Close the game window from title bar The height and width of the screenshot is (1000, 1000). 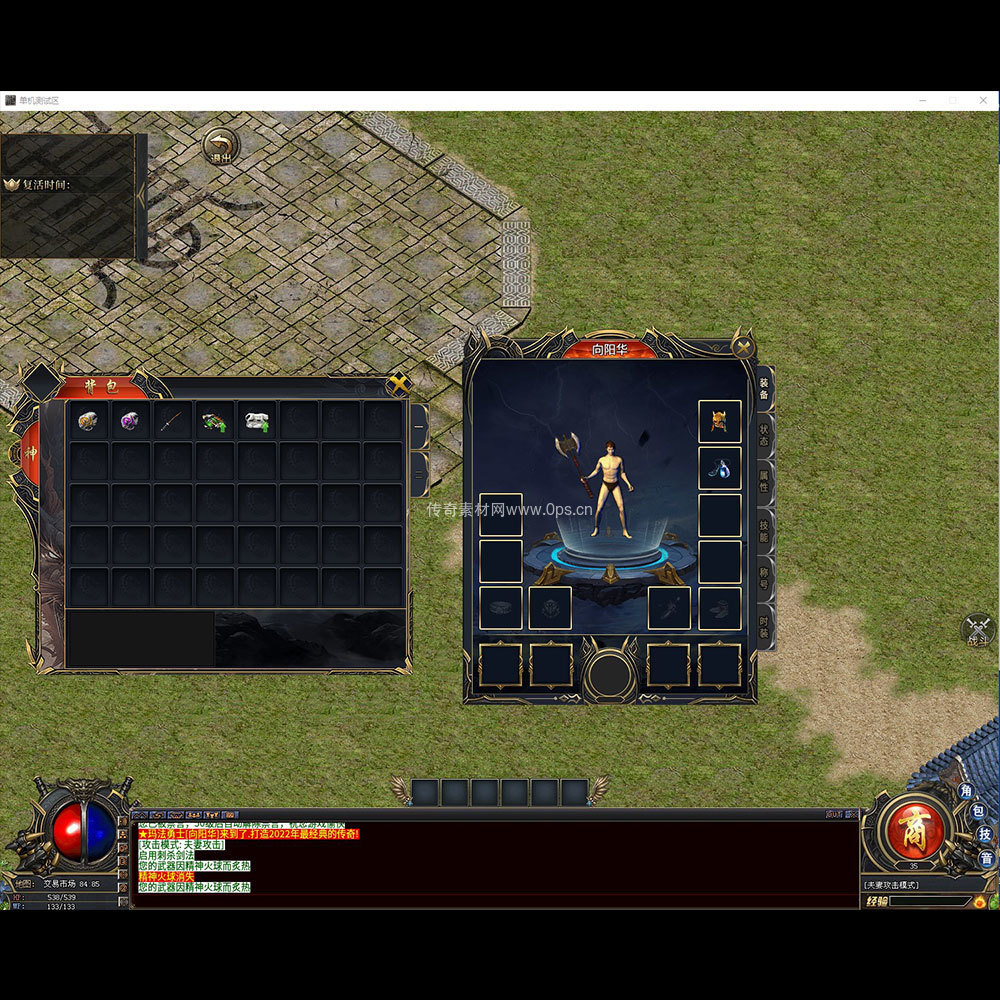985,100
